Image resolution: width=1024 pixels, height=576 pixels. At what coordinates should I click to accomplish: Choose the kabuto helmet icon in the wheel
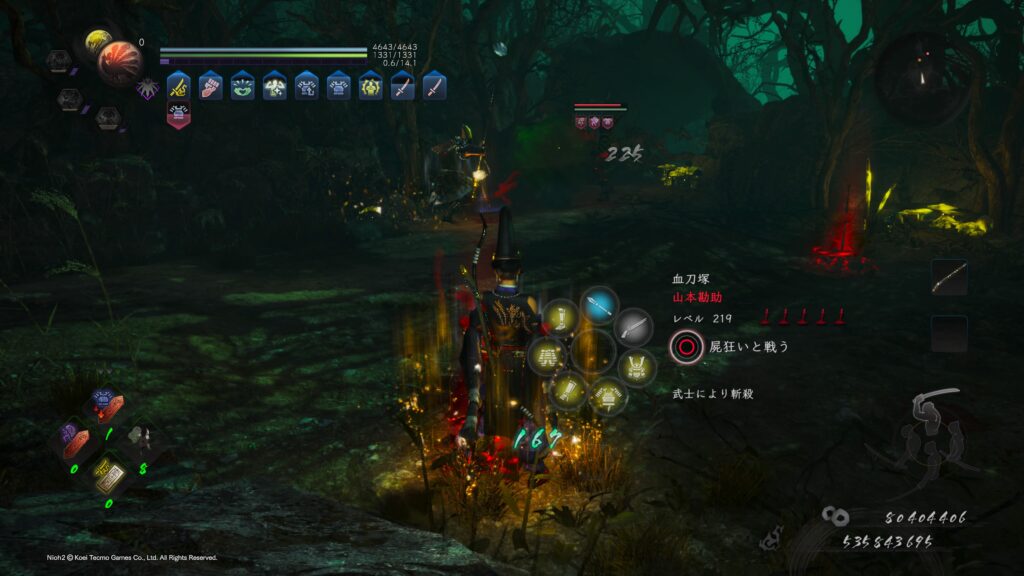pyautogui.click(x=638, y=366)
